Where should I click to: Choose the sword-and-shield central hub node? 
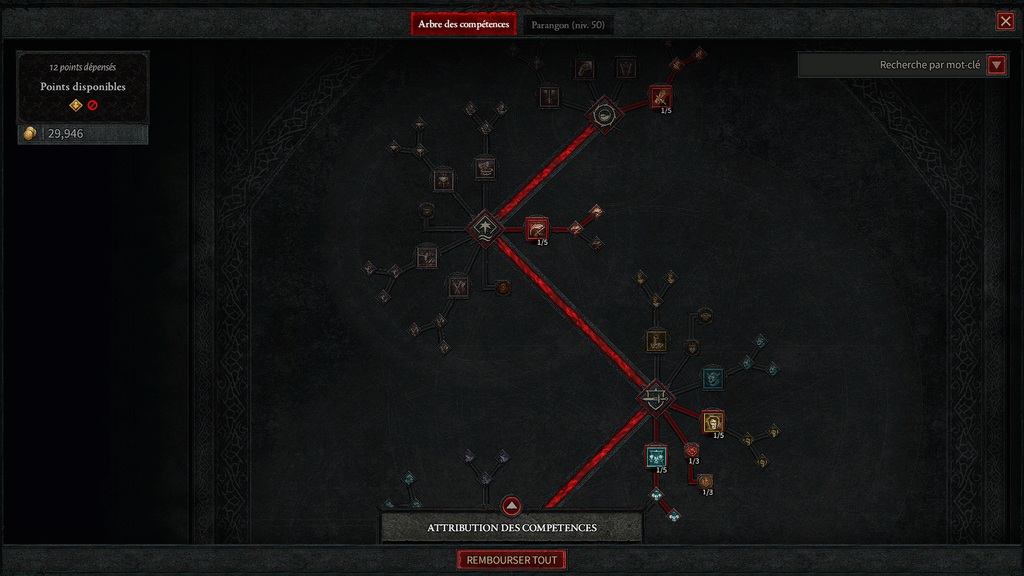point(655,397)
